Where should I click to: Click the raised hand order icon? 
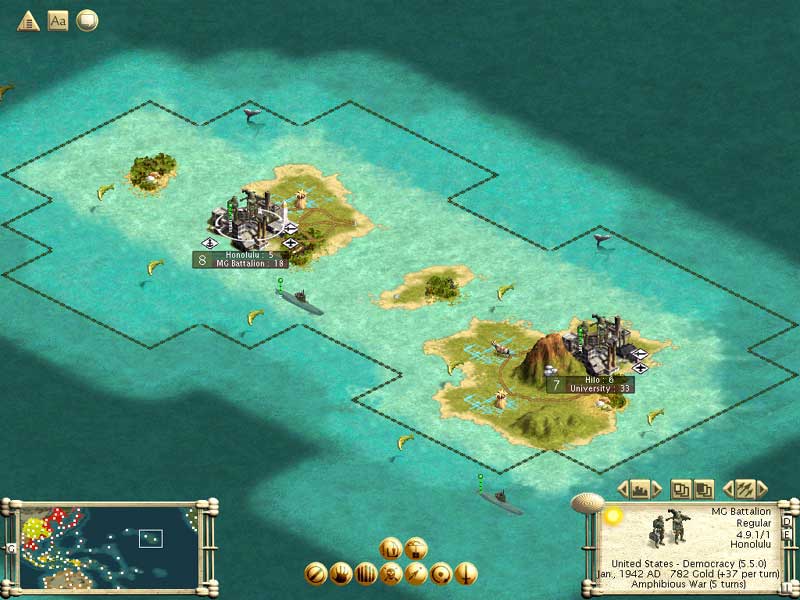[340, 574]
